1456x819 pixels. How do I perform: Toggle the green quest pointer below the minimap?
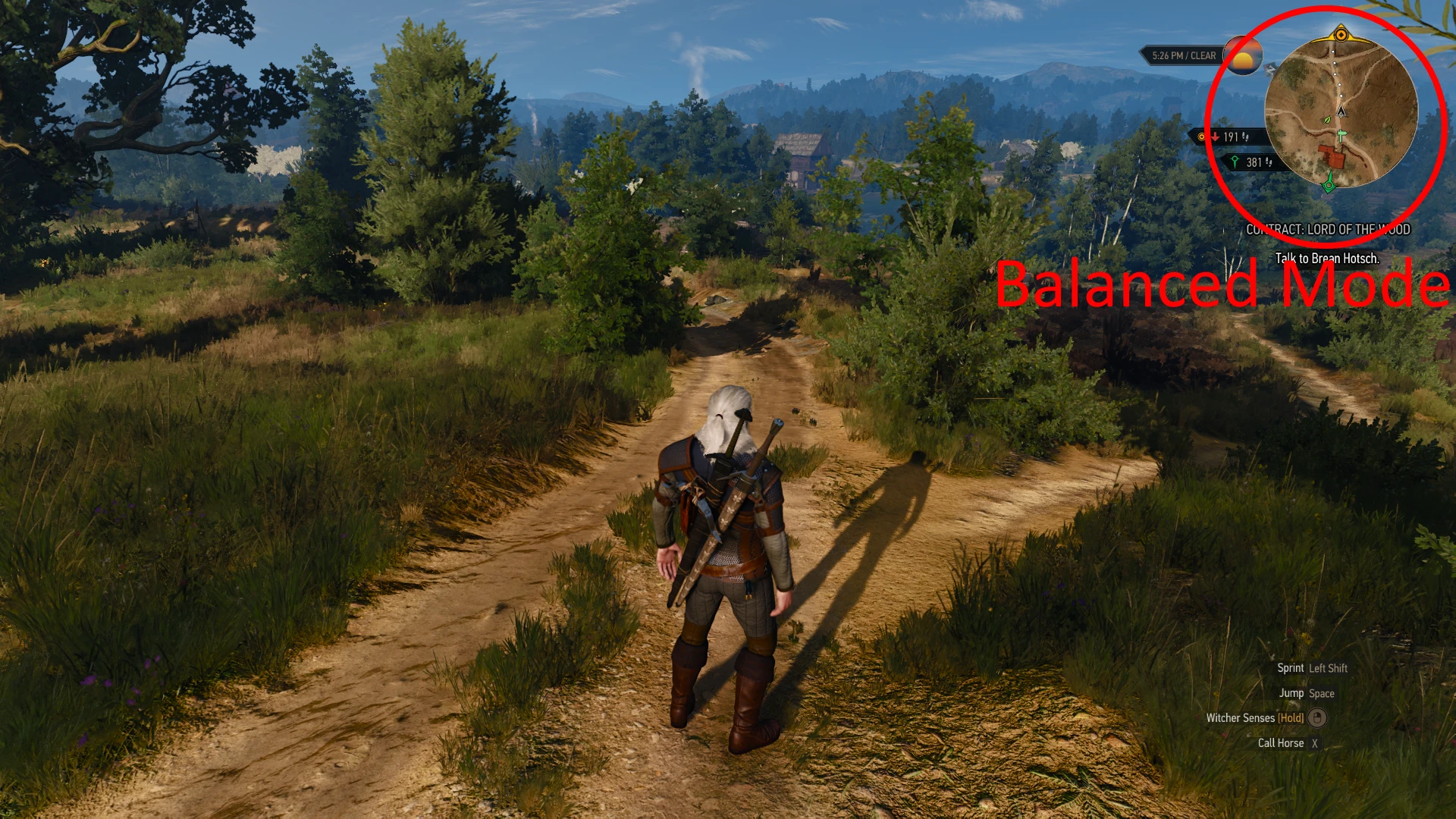pyautogui.click(x=1329, y=185)
